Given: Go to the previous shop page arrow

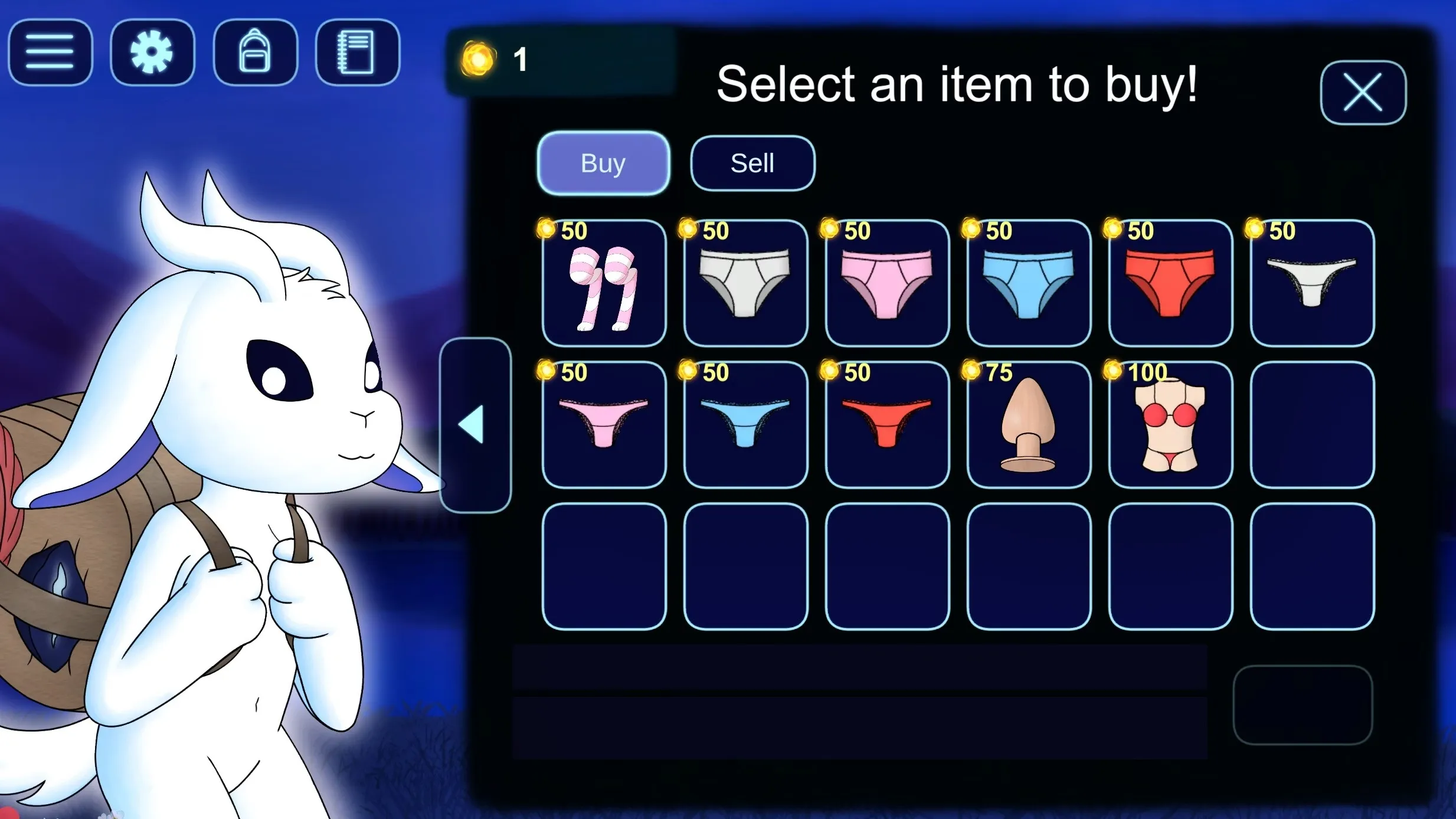Looking at the screenshot, I should tap(475, 425).
